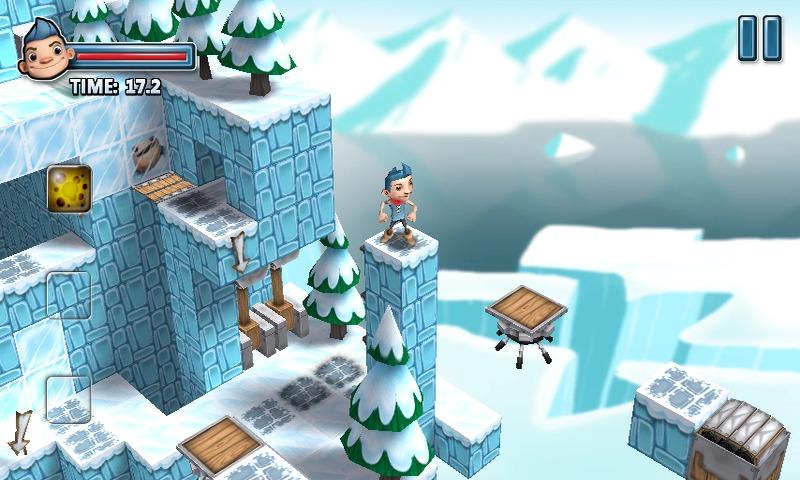Pause the game with the pause button
The height and width of the screenshot is (480, 800).
[759, 38]
